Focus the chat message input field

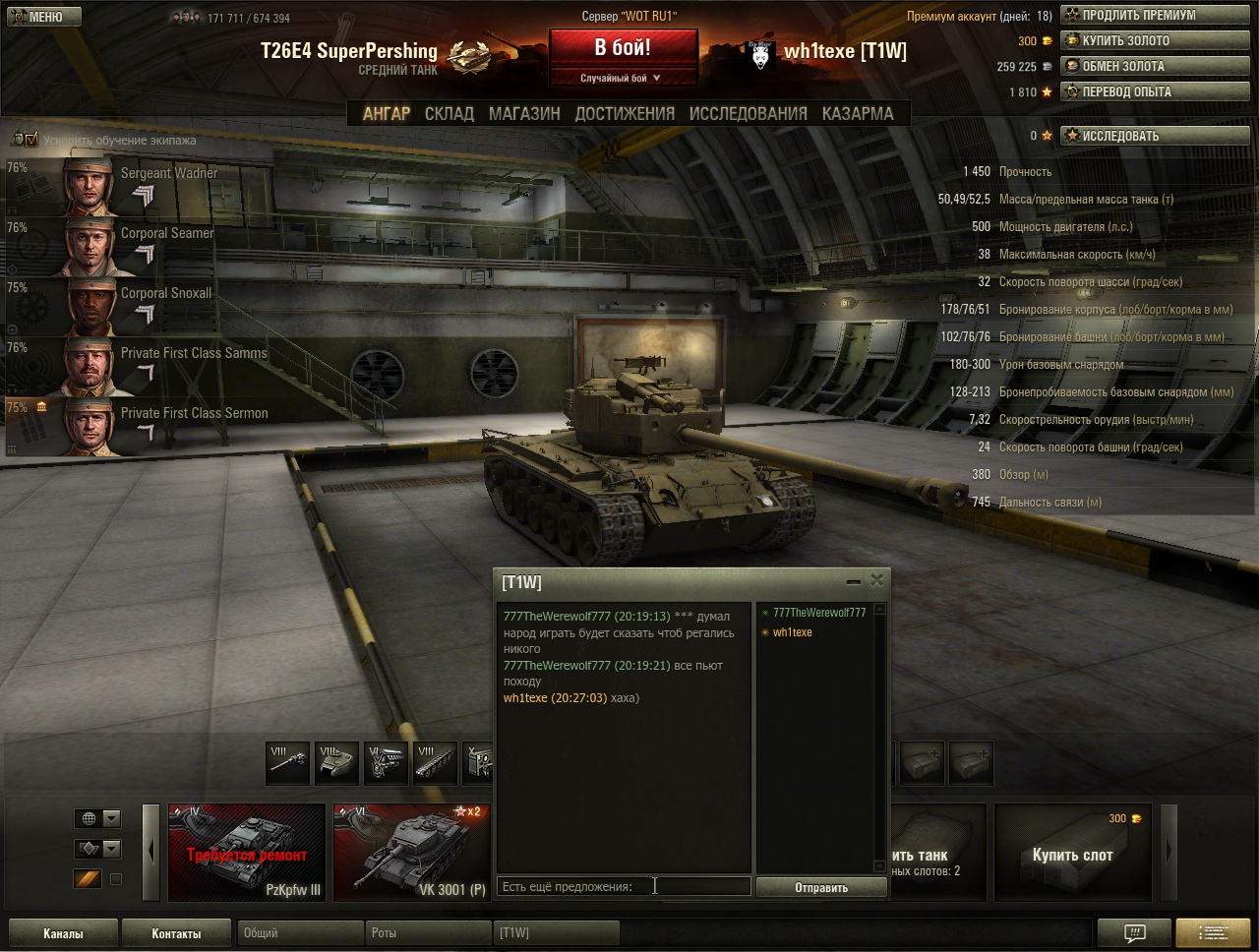tap(624, 887)
